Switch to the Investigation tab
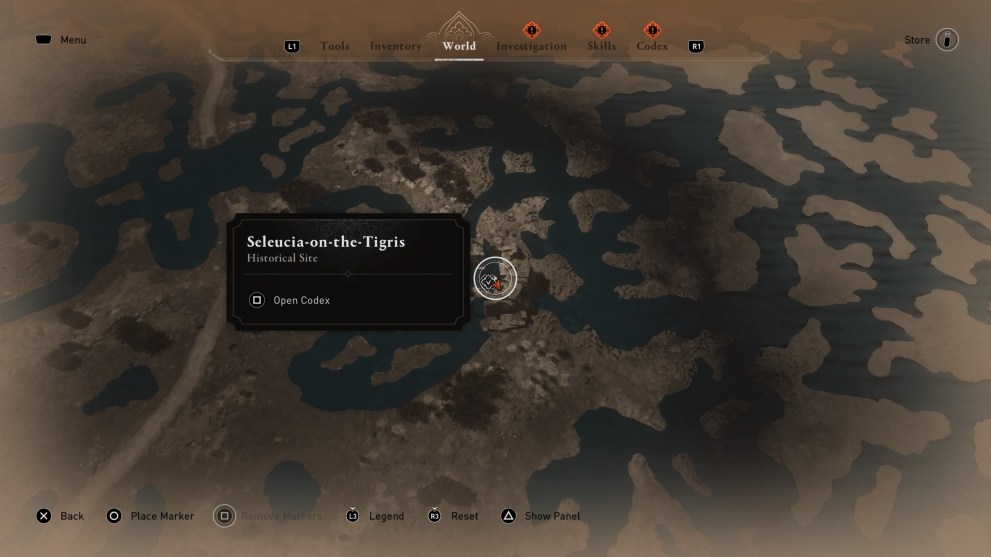This screenshot has width=991, height=557. click(x=531, y=46)
